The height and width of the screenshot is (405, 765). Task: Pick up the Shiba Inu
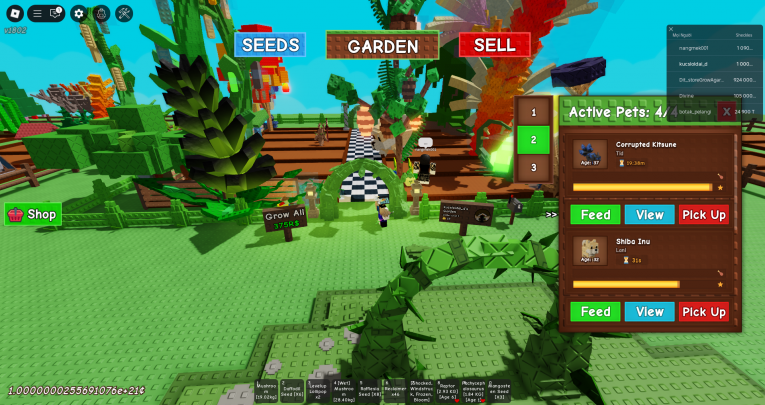[x=704, y=312]
